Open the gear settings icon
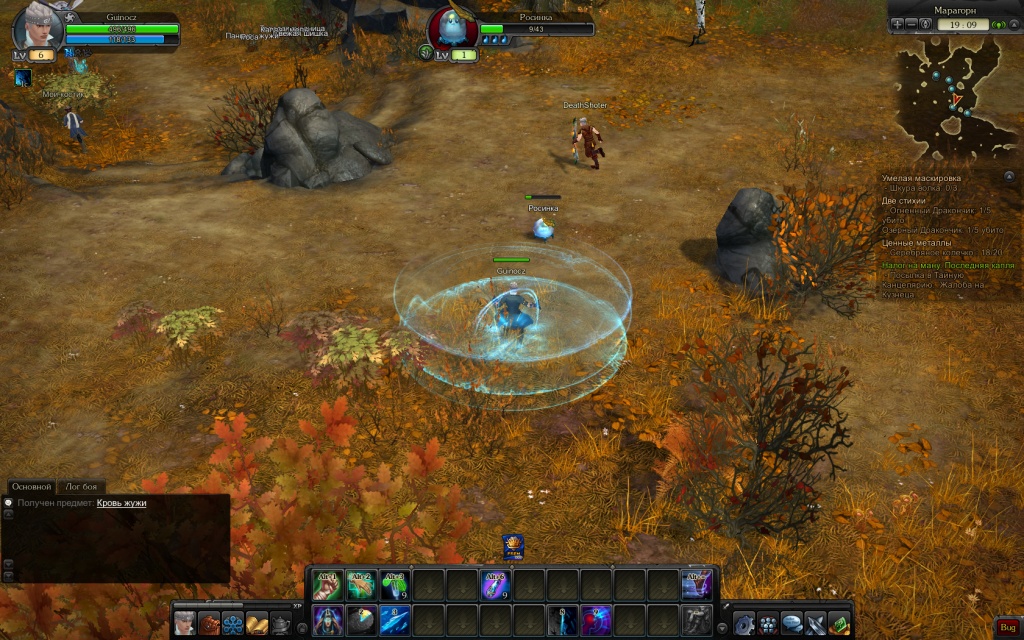This screenshot has width=1024, height=640. 743,623
